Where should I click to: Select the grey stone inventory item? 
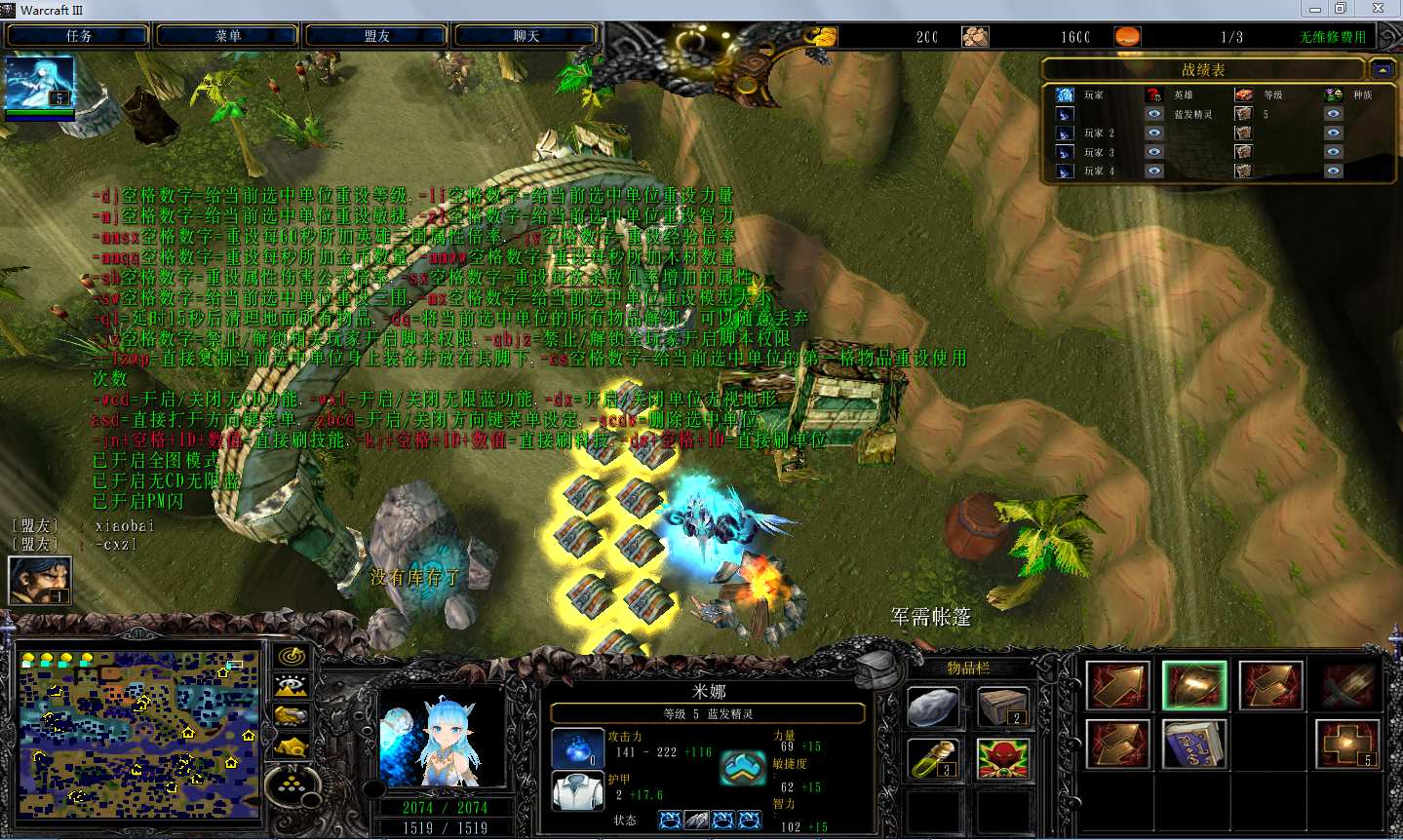pos(933,707)
